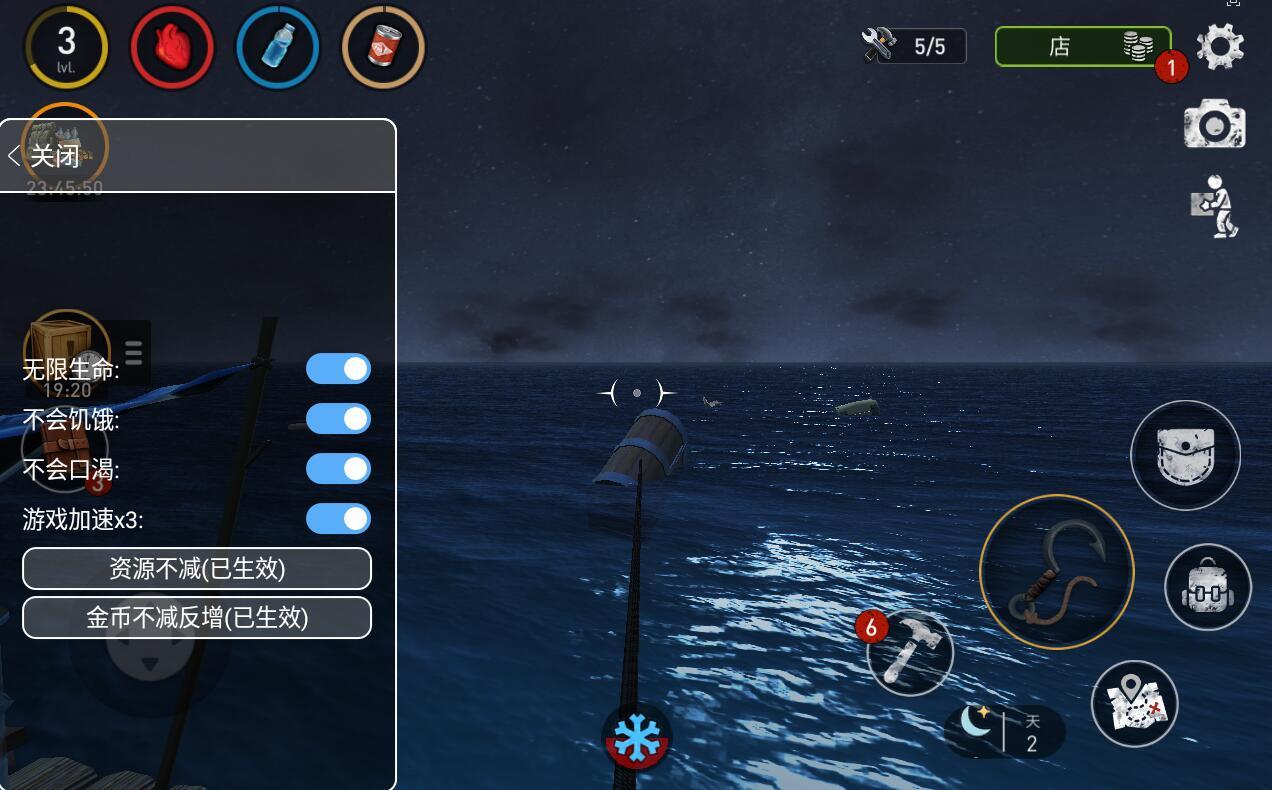Toggle the 不会口渴 switch
Image resolution: width=1272 pixels, height=790 pixels.
tap(338, 469)
